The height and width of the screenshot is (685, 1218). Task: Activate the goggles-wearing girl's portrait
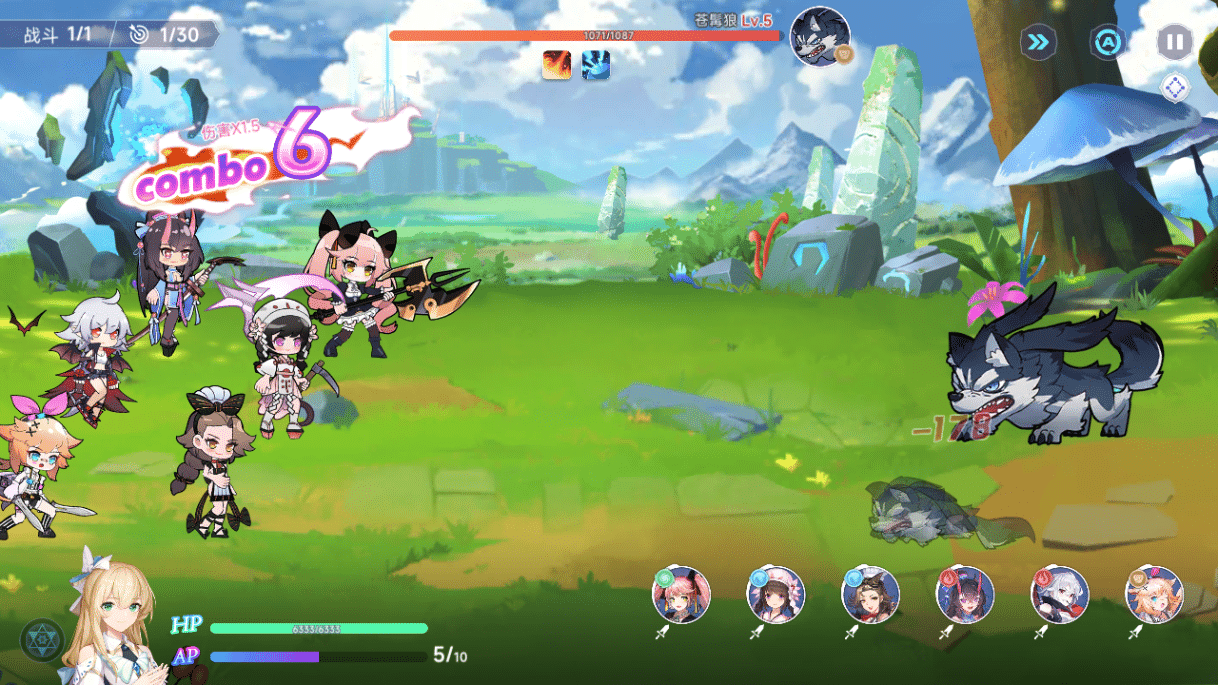coord(870,595)
